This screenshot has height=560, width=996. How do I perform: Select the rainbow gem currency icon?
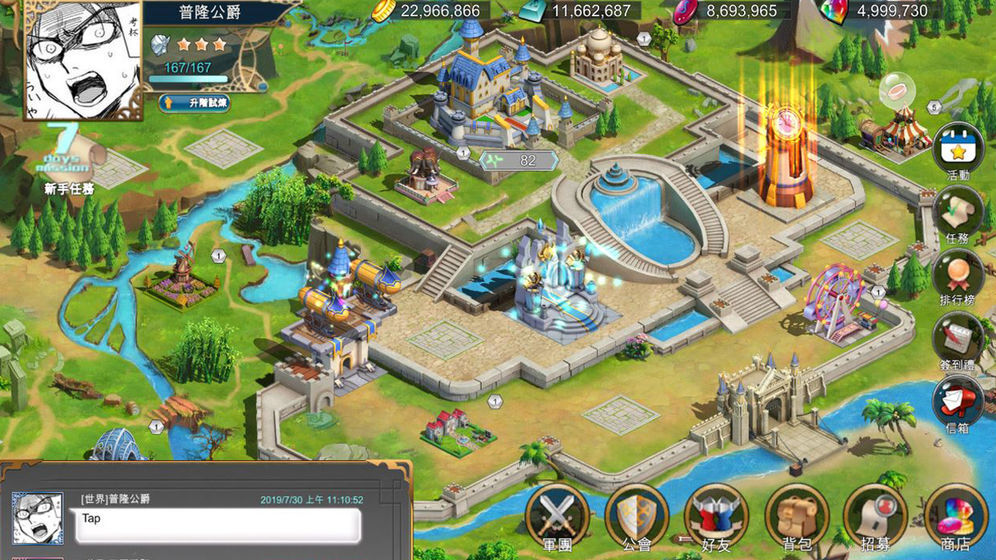click(x=832, y=11)
